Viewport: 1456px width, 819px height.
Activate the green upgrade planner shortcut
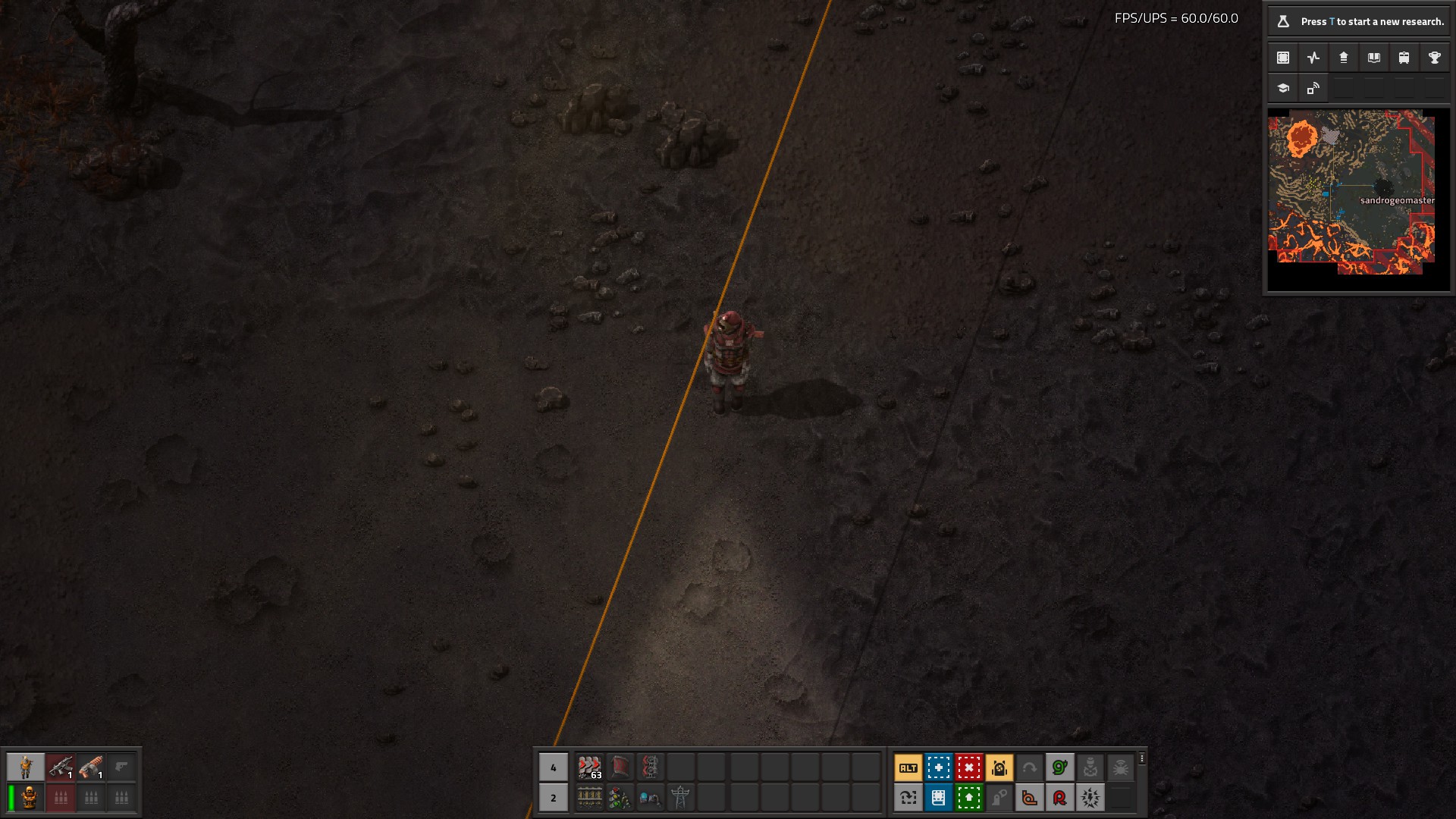pos(968,798)
